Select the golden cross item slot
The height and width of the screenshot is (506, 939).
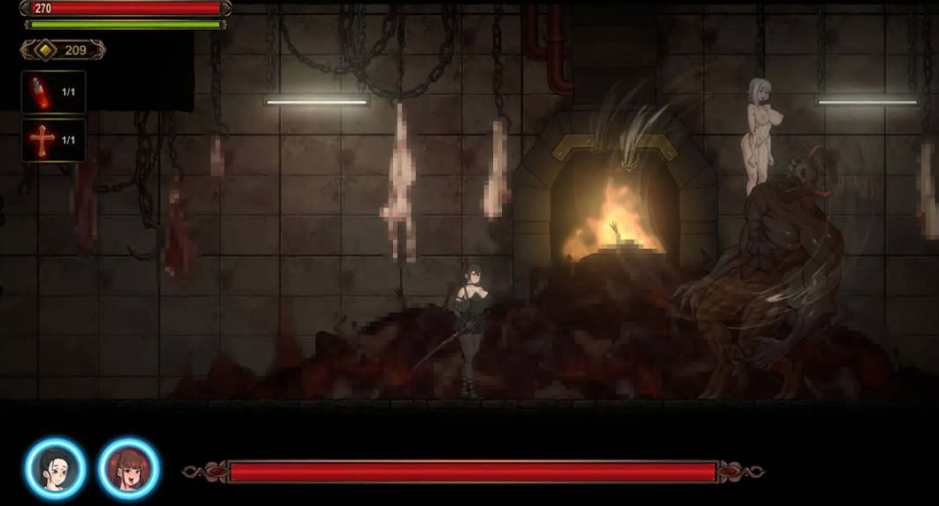coord(52,141)
